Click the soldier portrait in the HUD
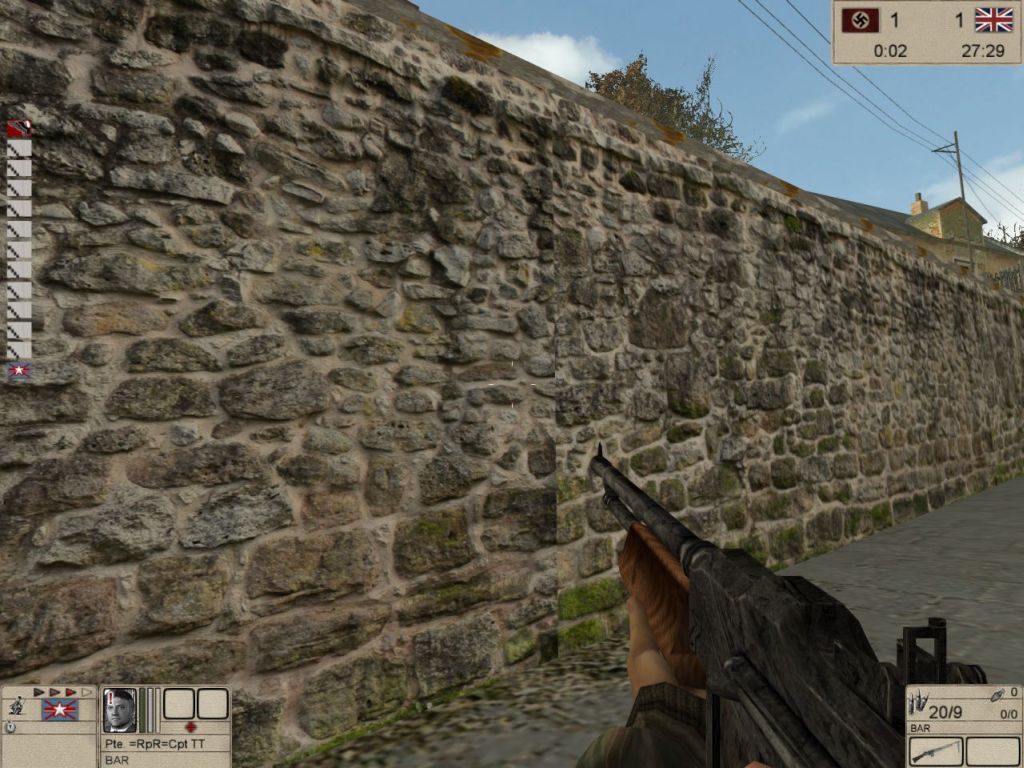 (119, 709)
